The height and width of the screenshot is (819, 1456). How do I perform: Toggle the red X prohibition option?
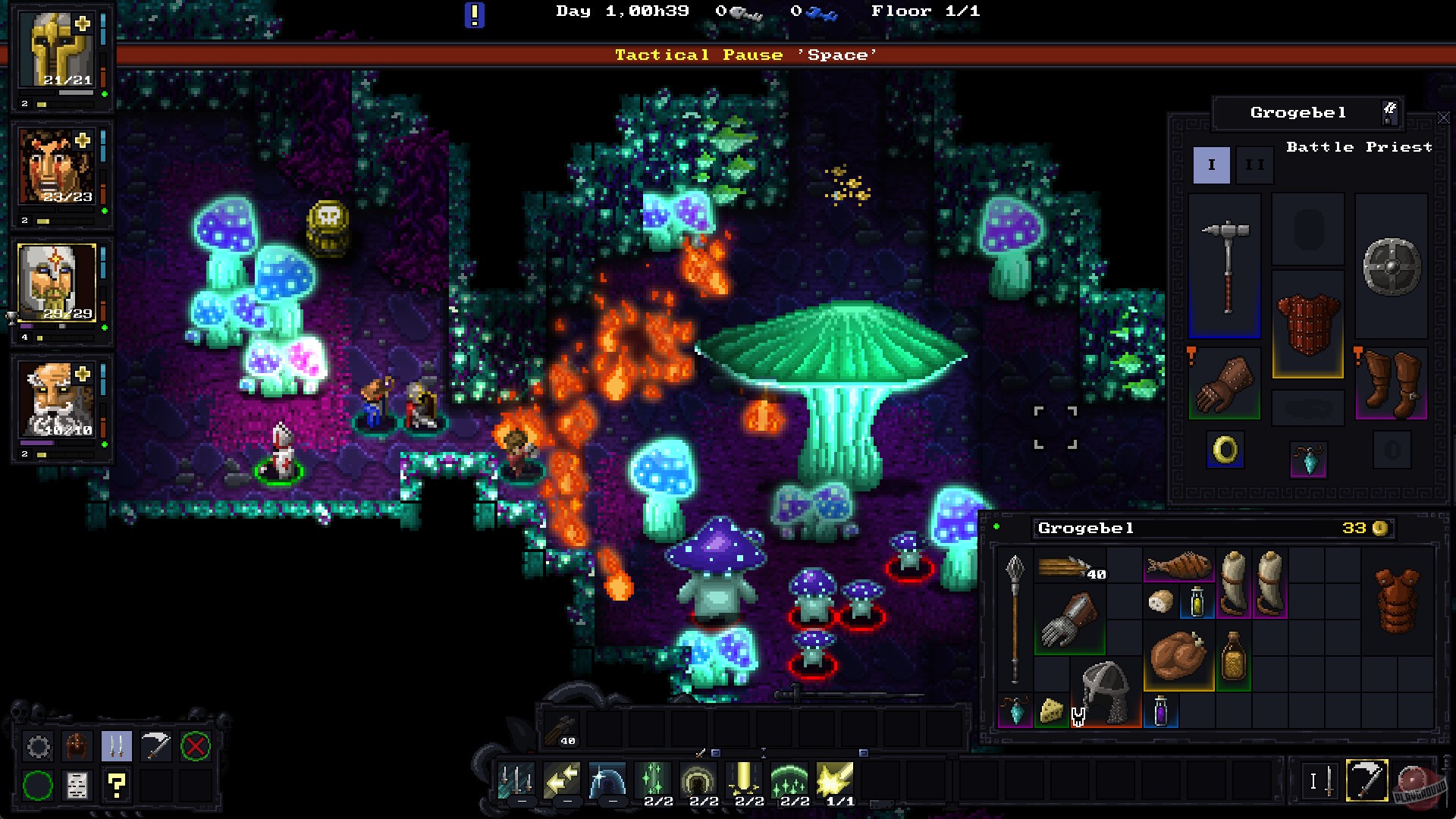click(x=195, y=746)
